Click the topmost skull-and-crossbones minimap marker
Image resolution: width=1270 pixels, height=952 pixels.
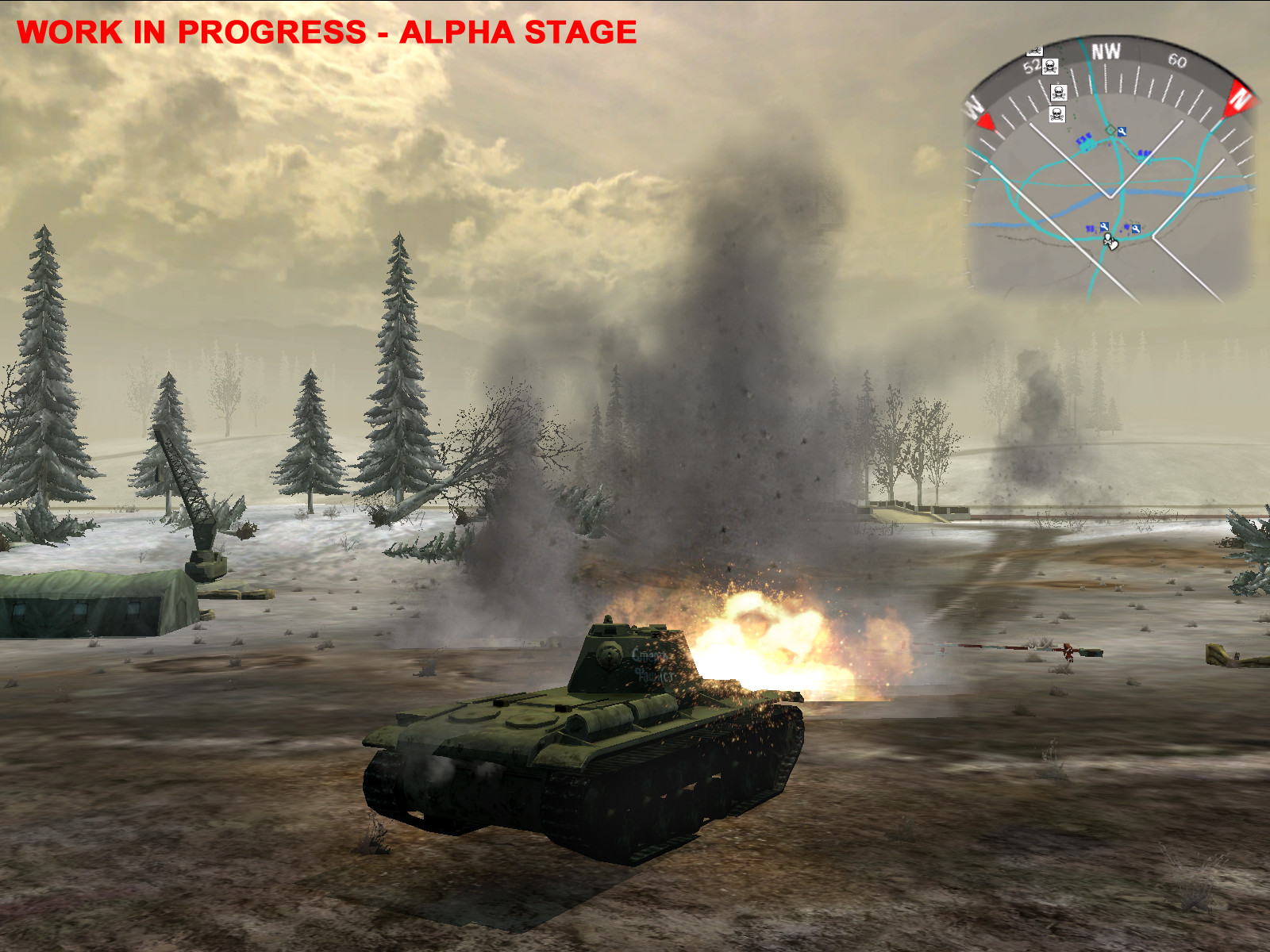[x=1050, y=67]
